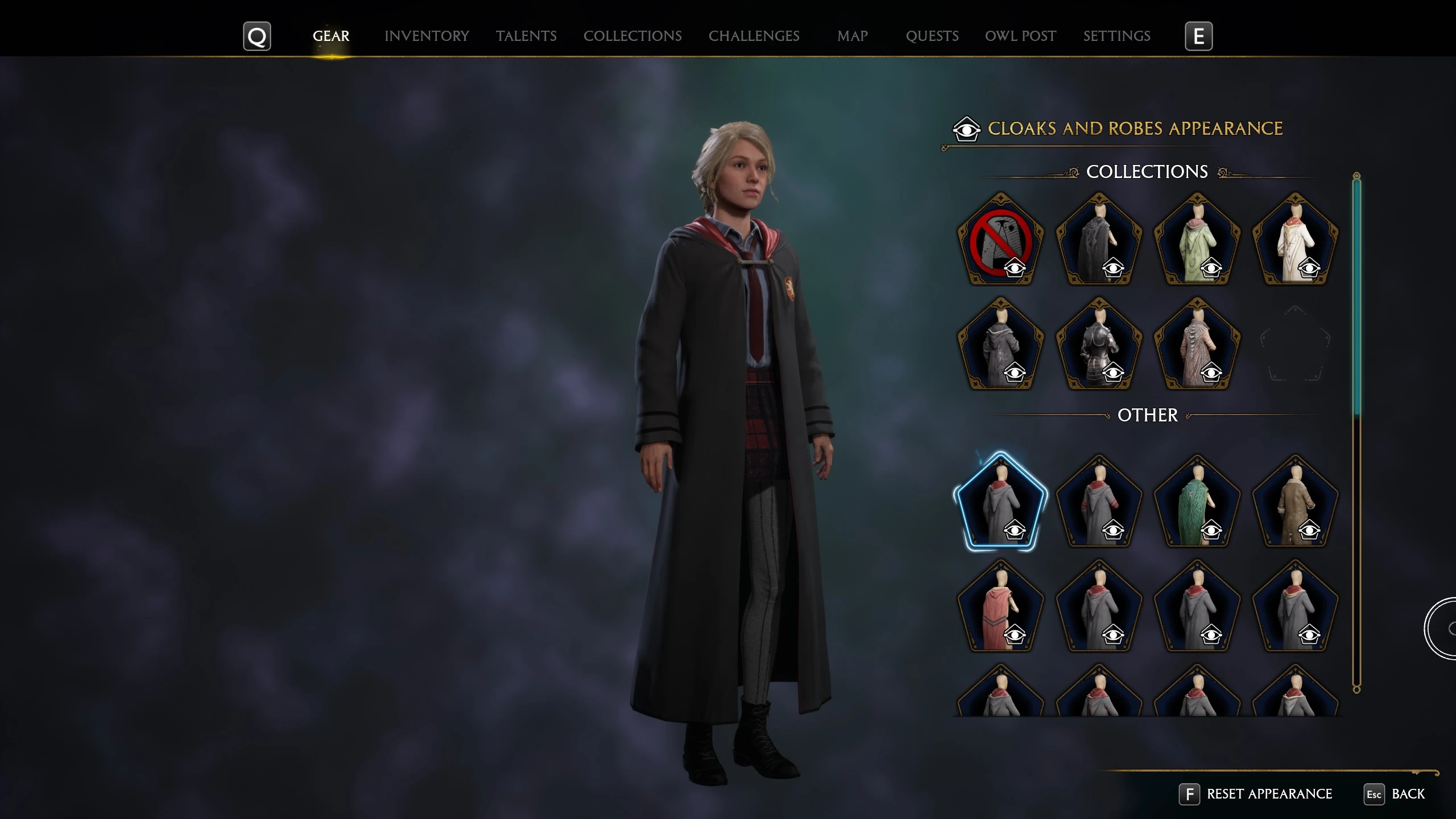1456x819 pixels.
Task: Pick the tan trench coat under Other
Action: click(1296, 505)
